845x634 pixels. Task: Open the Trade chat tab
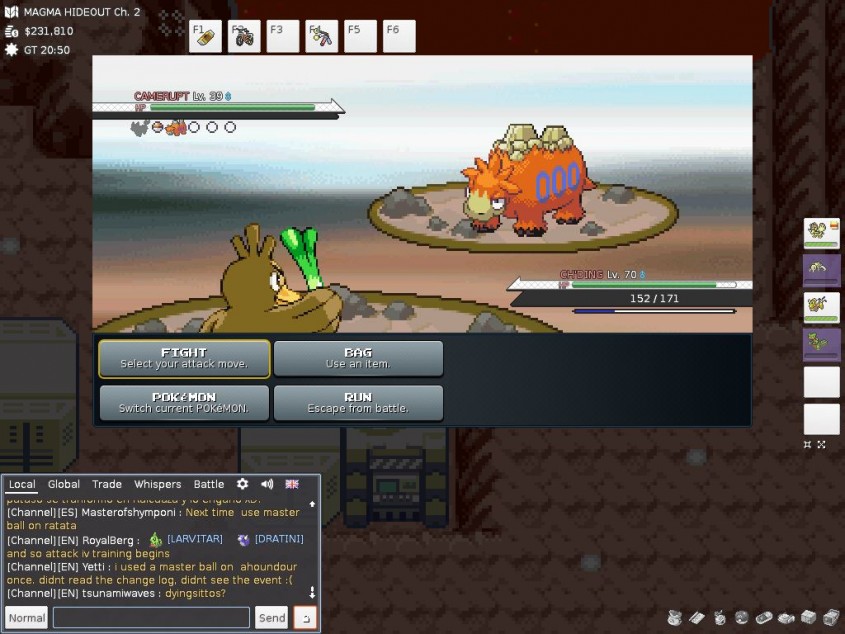(107, 484)
